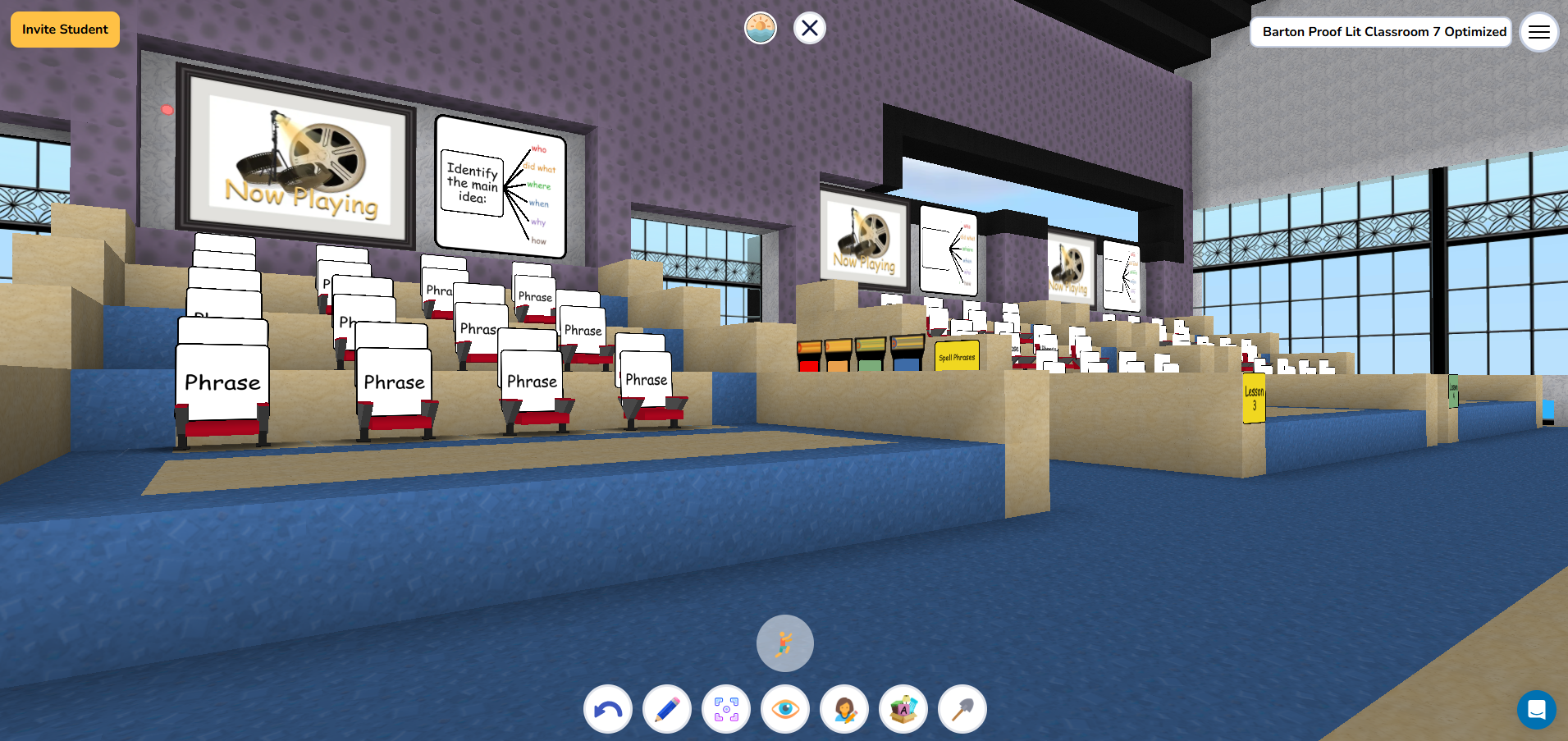Click the character movement icon above the toolbar
This screenshot has height=741, width=1568.
tap(784, 643)
